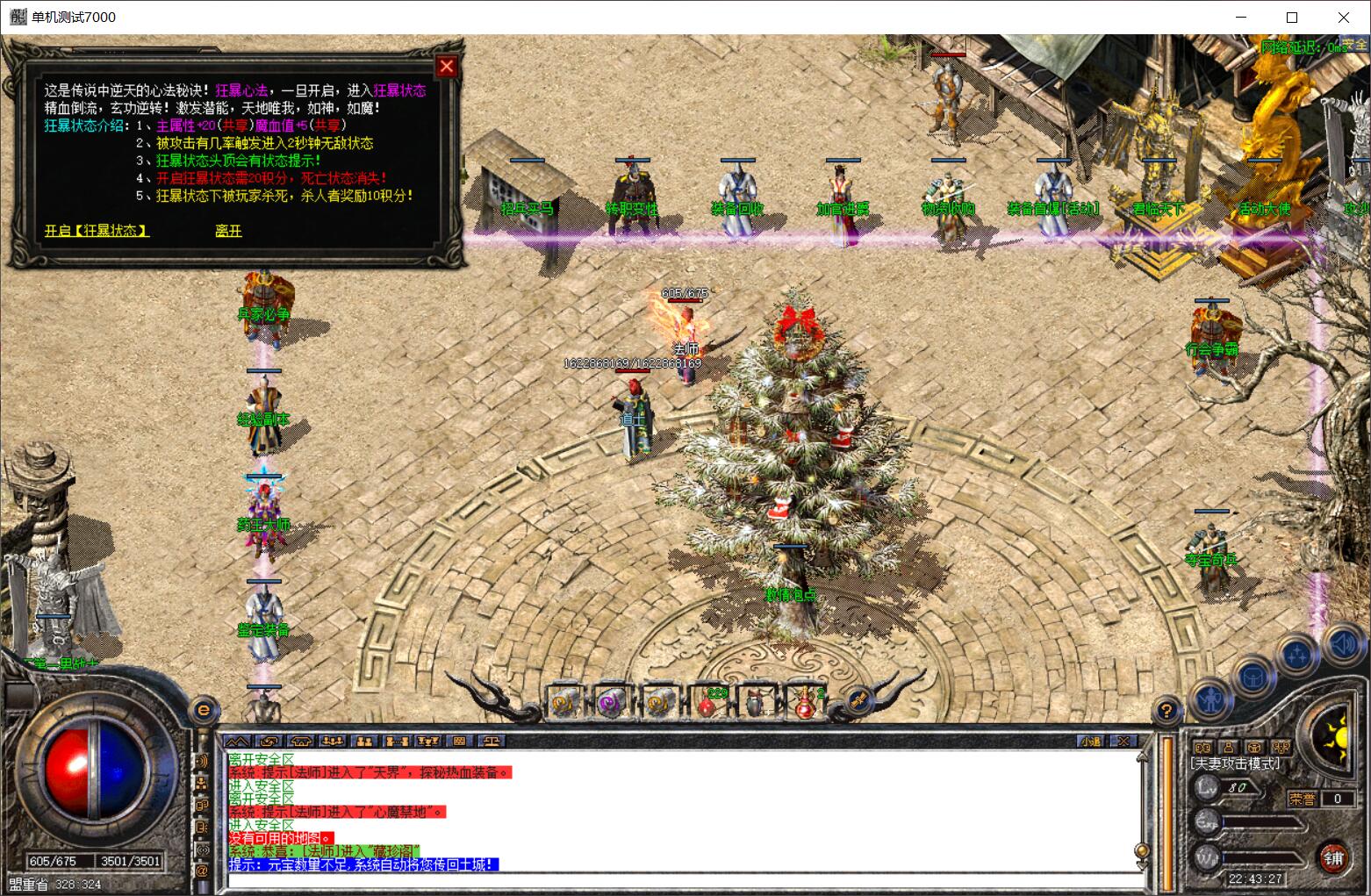Click the 小退 button on the chat bar
This screenshot has width=1371, height=896.
[x=1091, y=742]
